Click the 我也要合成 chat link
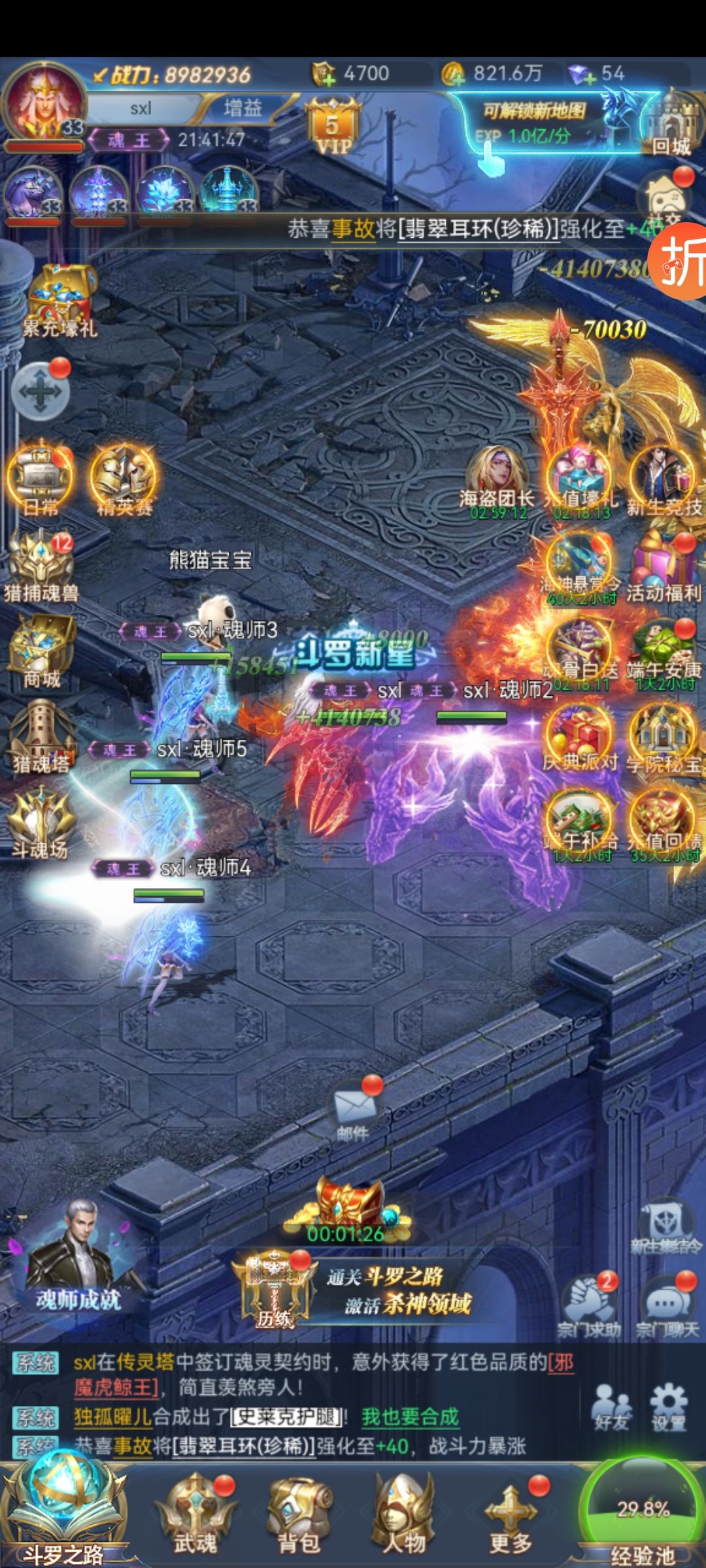Image resolution: width=706 pixels, height=1568 pixels. tap(410, 1417)
